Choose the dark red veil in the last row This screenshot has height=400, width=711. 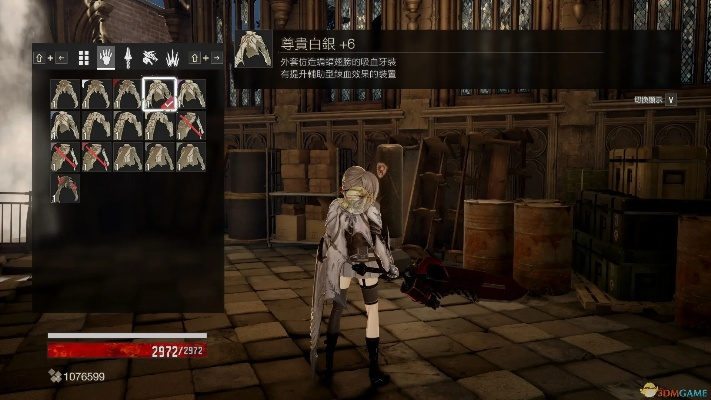click(x=66, y=188)
